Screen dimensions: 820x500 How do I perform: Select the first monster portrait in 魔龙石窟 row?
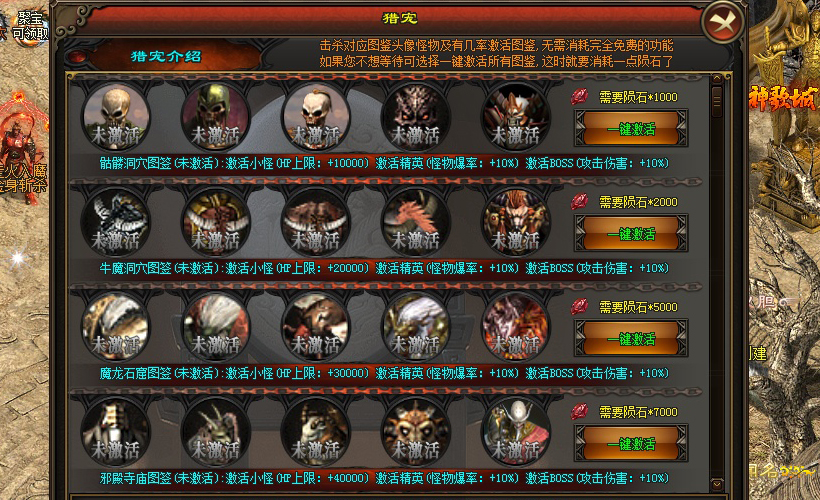pos(115,325)
